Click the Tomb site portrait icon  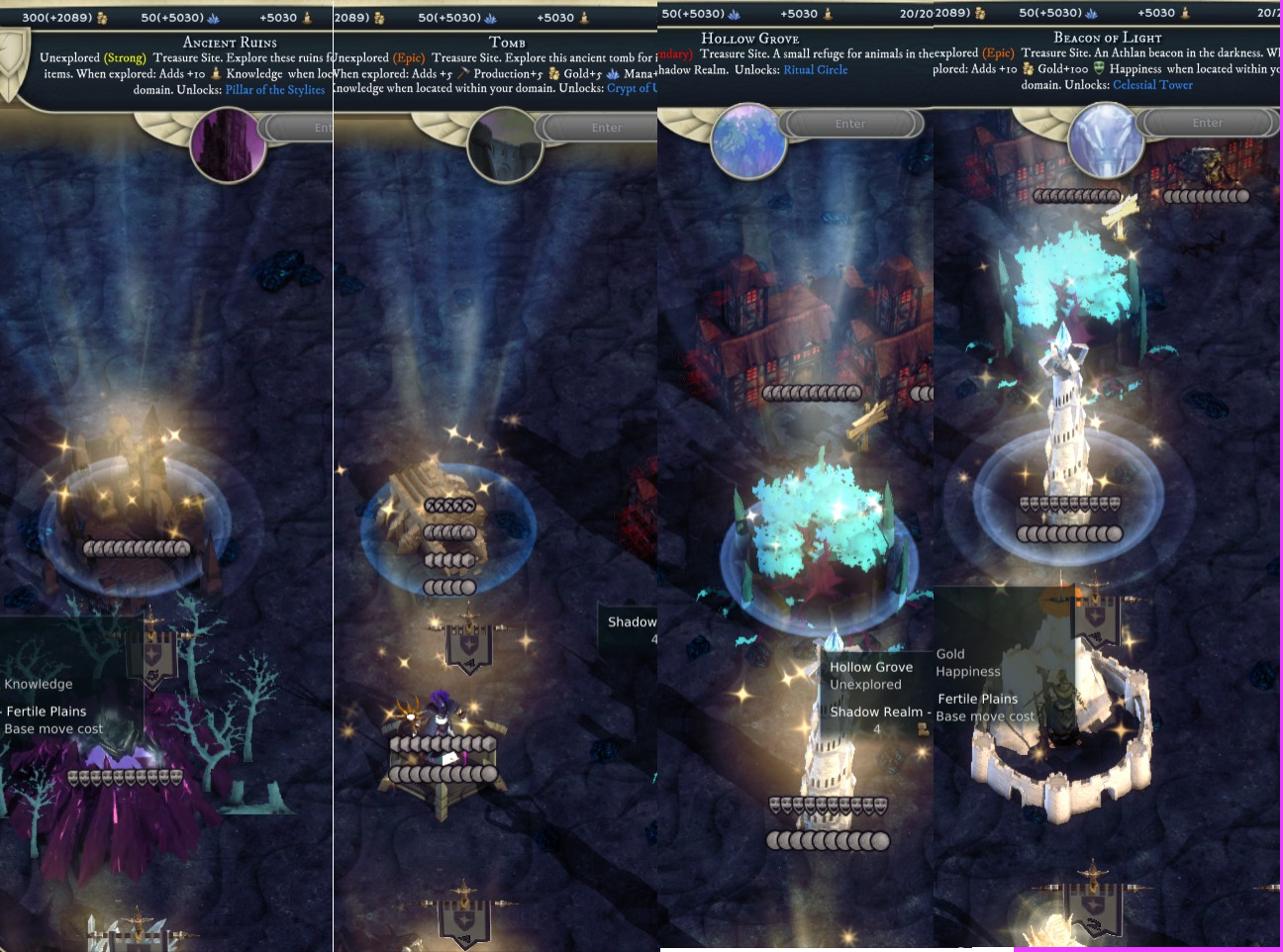(x=505, y=144)
